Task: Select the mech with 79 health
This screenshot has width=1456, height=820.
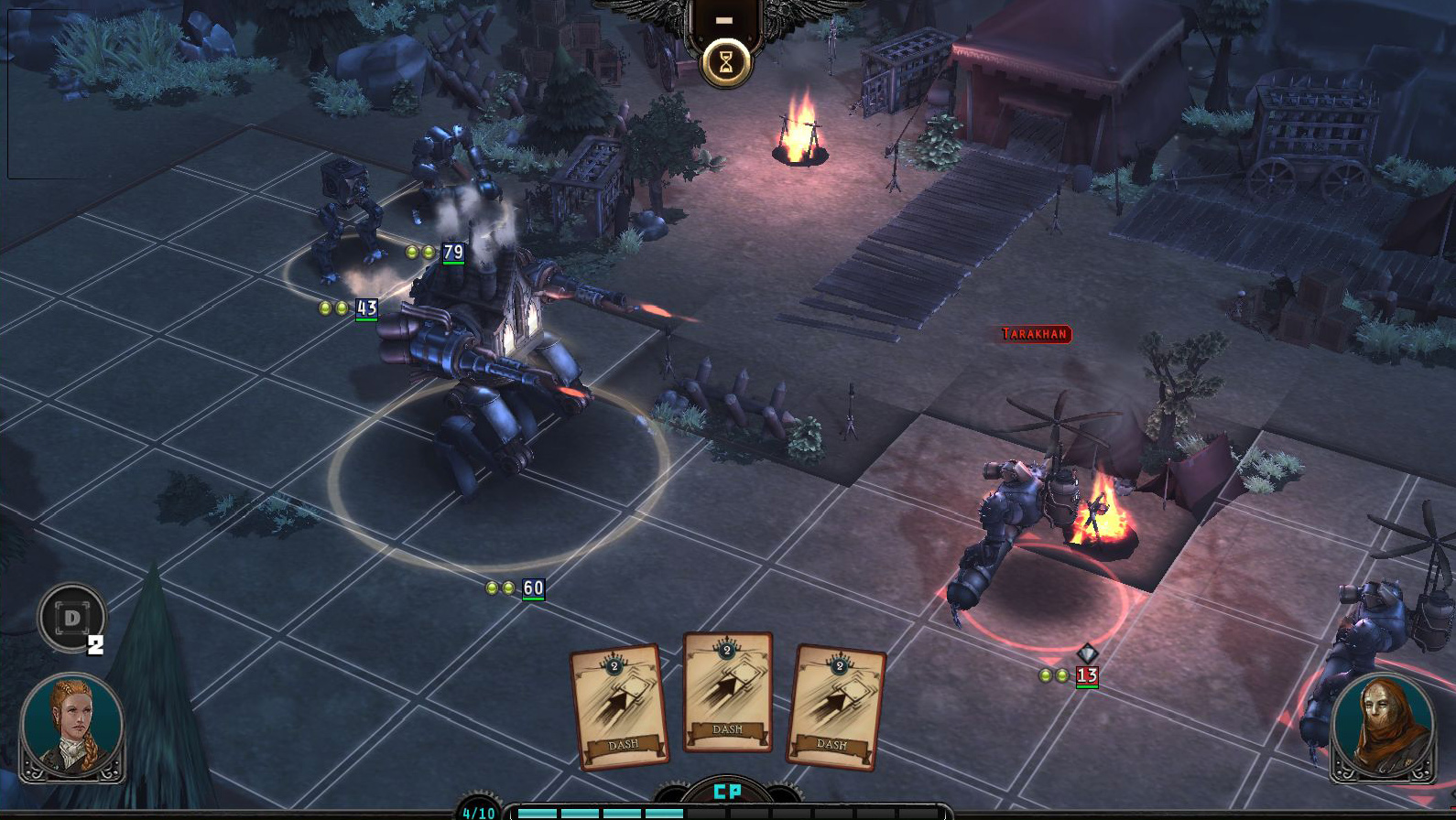Action: (449, 165)
